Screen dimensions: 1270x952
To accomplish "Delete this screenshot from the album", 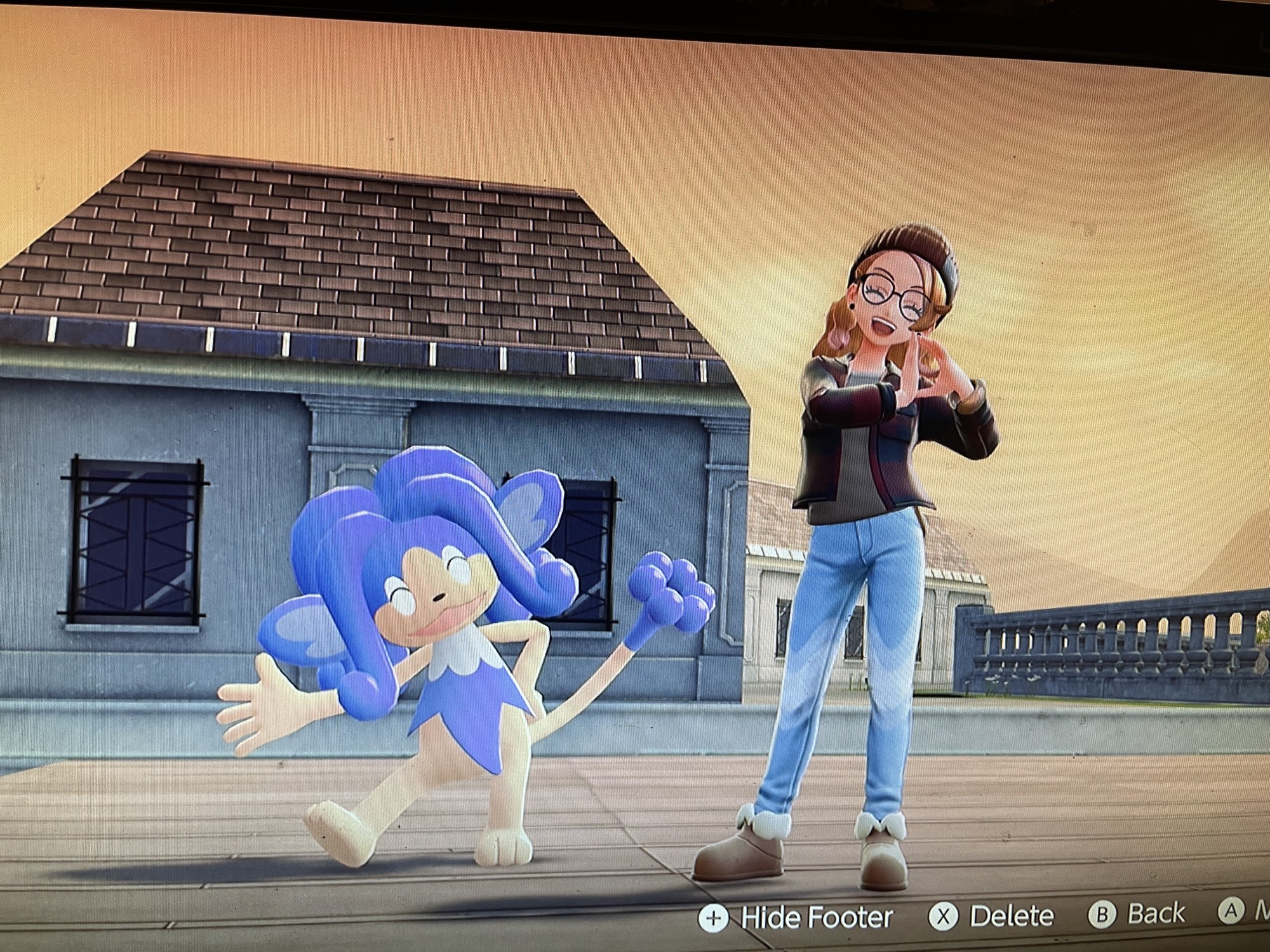I will 991,916.
